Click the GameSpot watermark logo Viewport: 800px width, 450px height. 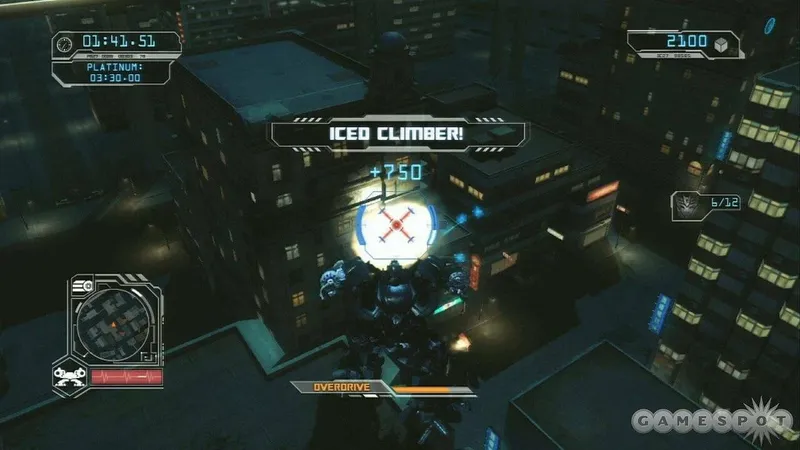[712, 420]
